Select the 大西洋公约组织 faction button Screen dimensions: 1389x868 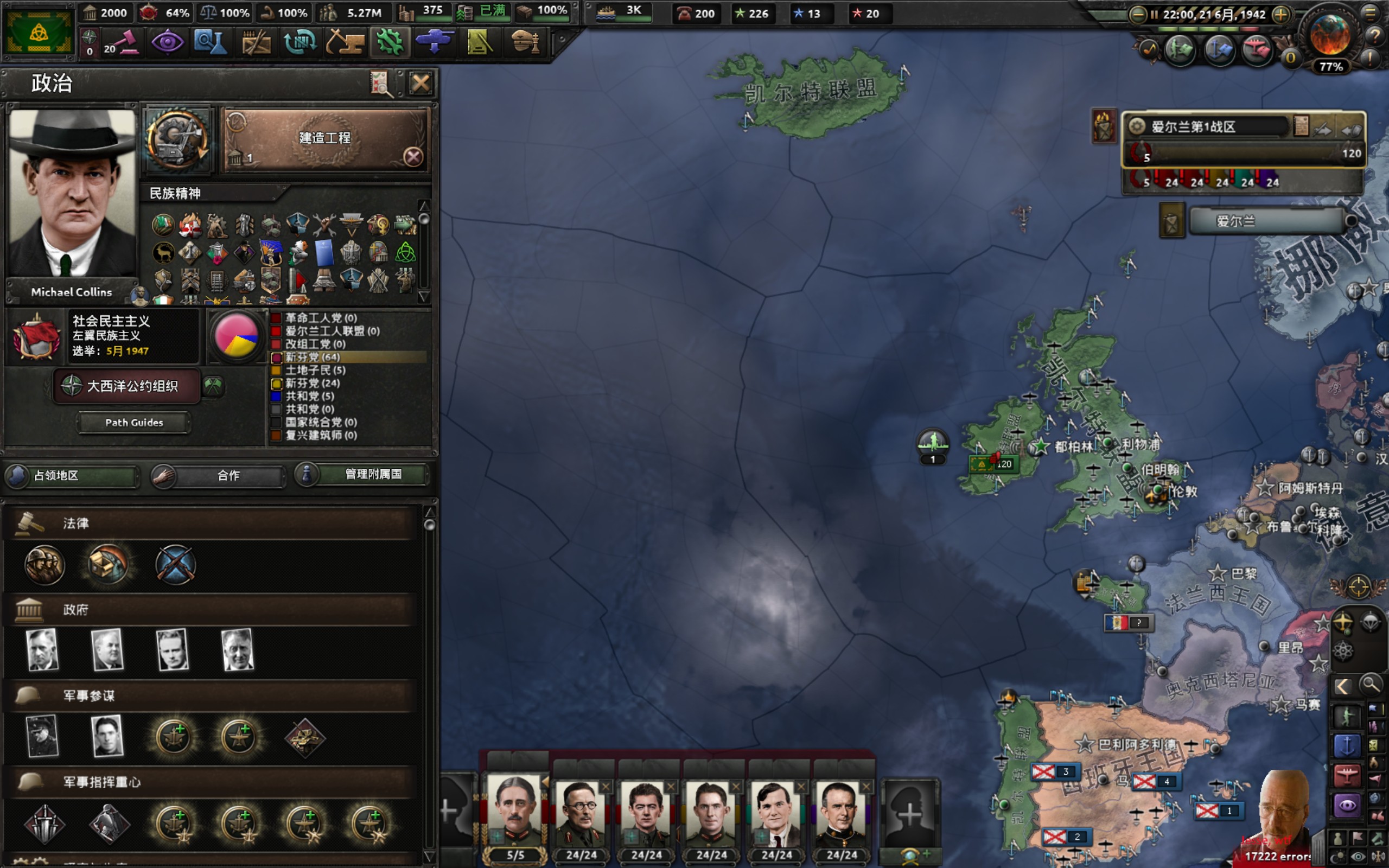click(127, 386)
